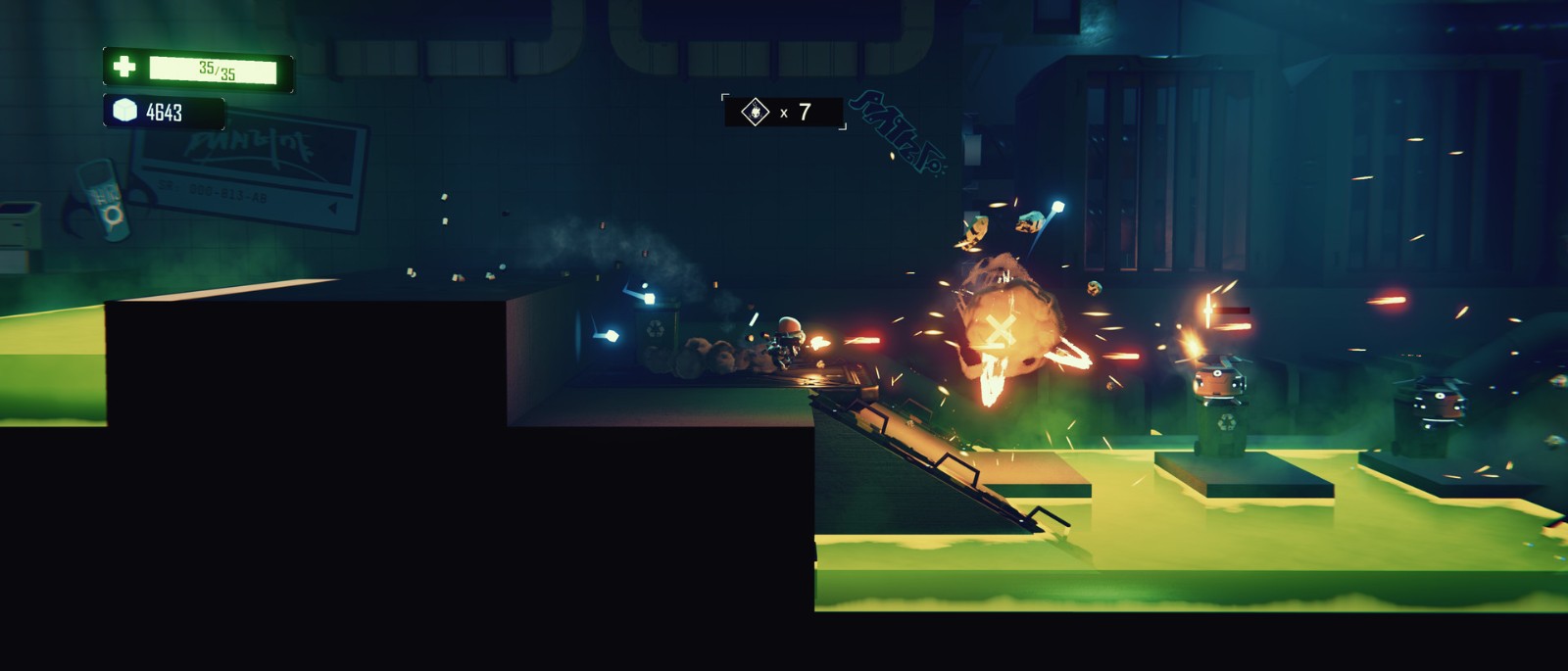Click the remaining enemies diamond tracker icon
The height and width of the screenshot is (671, 1568).
click(x=755, y=113)
